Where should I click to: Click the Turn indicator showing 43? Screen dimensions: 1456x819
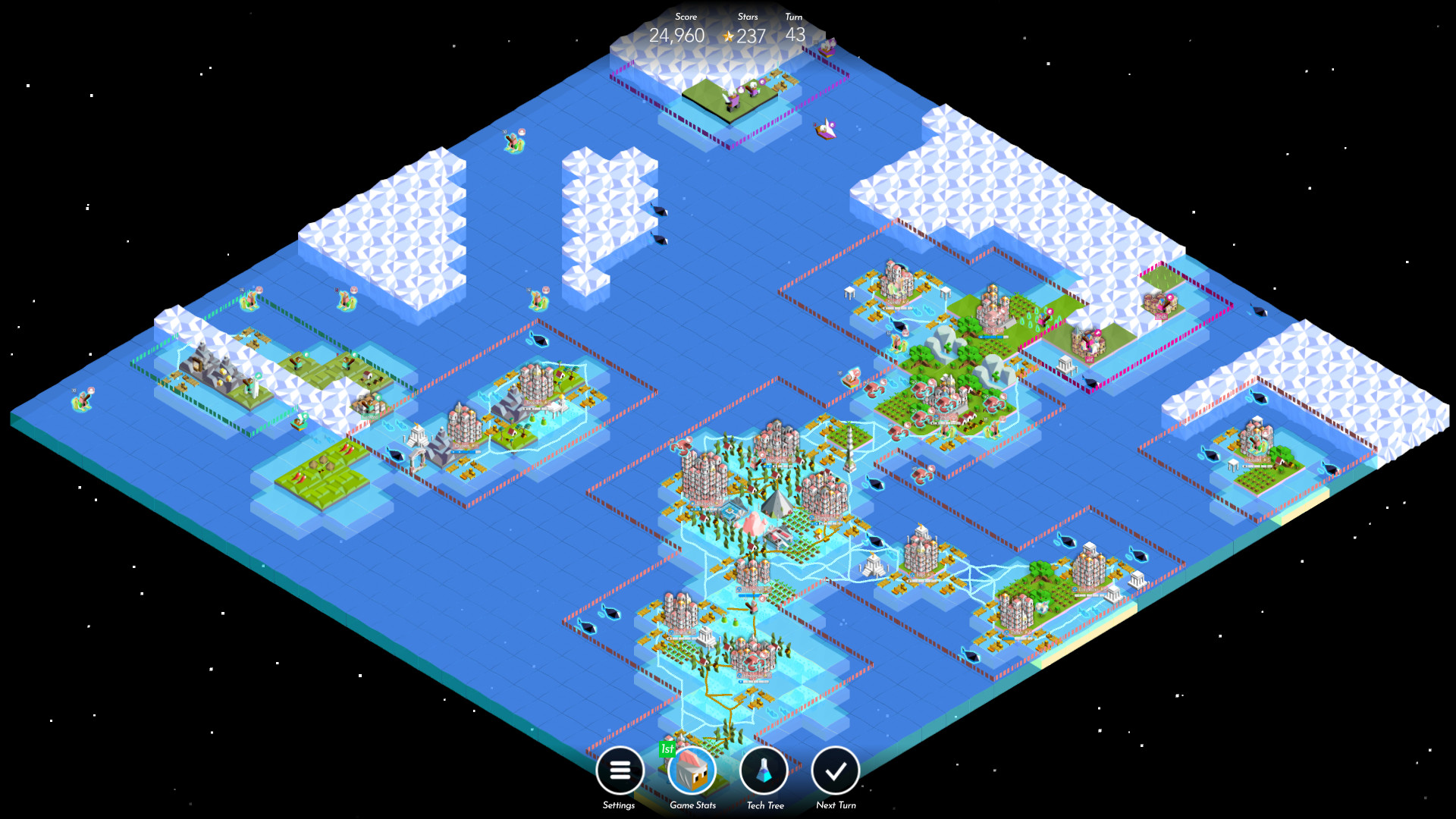[793, 35]
